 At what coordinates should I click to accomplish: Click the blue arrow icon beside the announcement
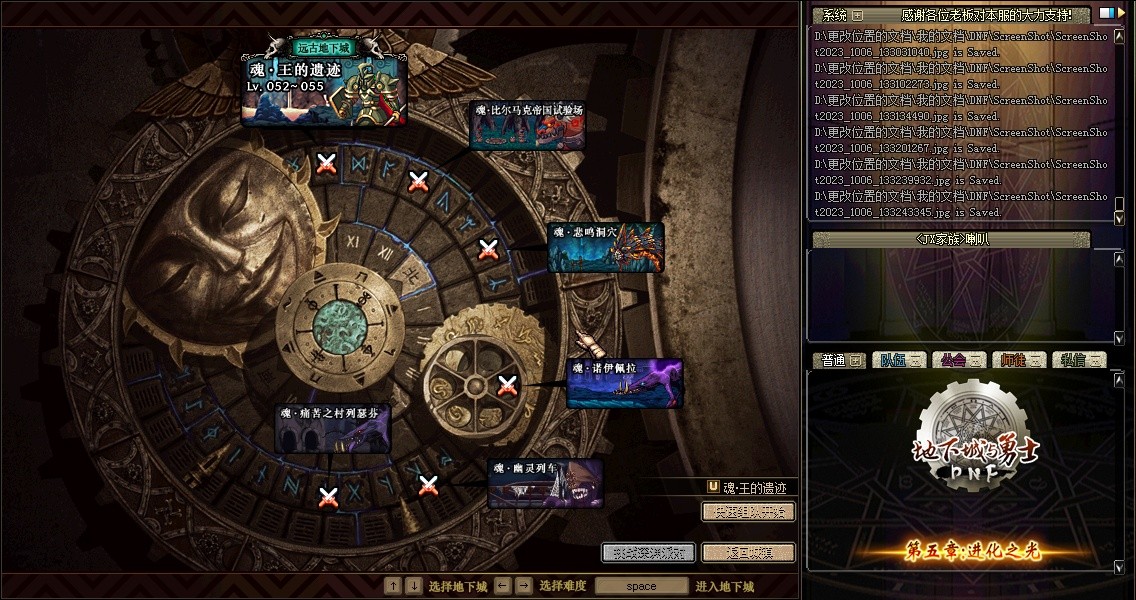coord(1106,14)
